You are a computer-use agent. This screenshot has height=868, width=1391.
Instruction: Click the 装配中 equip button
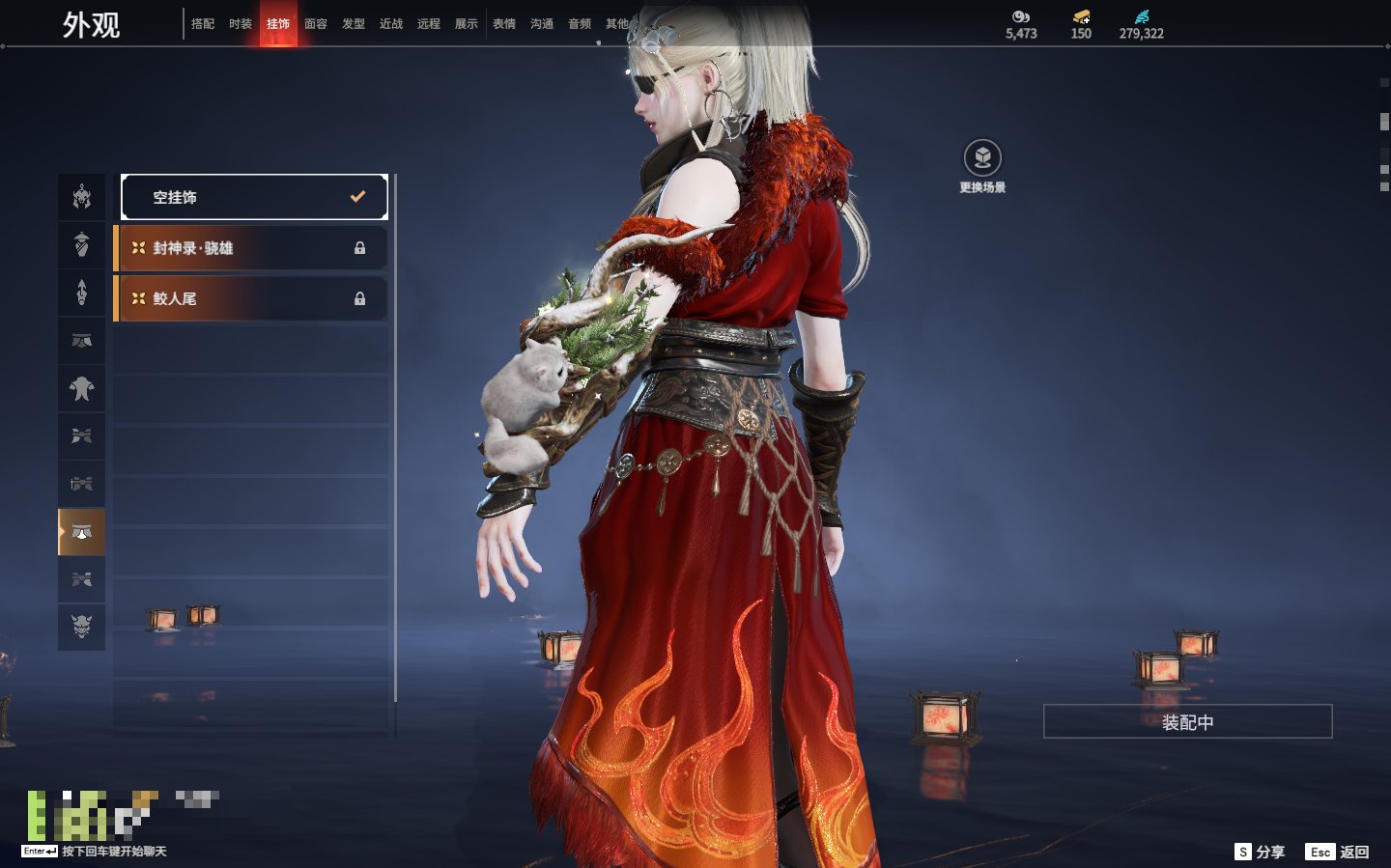coord(1187,722)
